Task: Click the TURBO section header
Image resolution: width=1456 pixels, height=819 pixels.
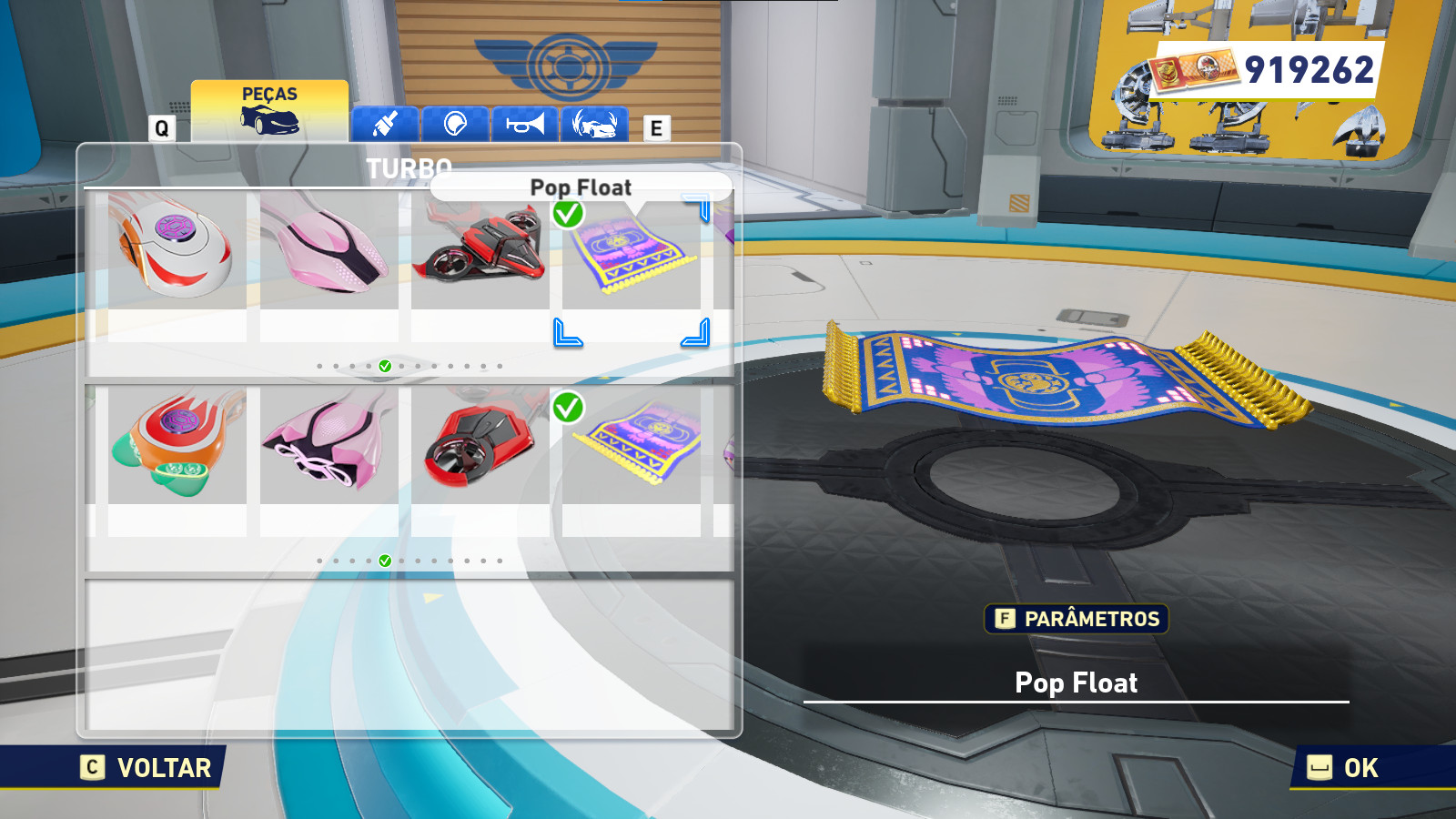Action: pos(408,167)
